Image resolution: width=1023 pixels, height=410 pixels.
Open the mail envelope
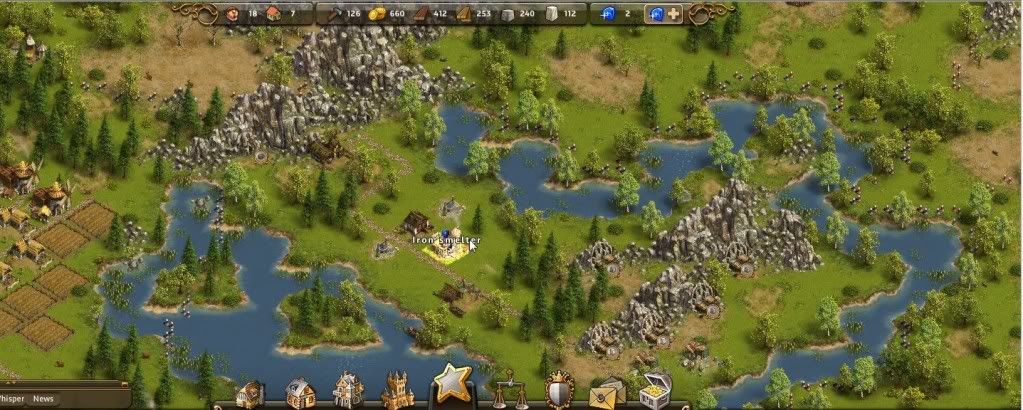coord(606,391)
